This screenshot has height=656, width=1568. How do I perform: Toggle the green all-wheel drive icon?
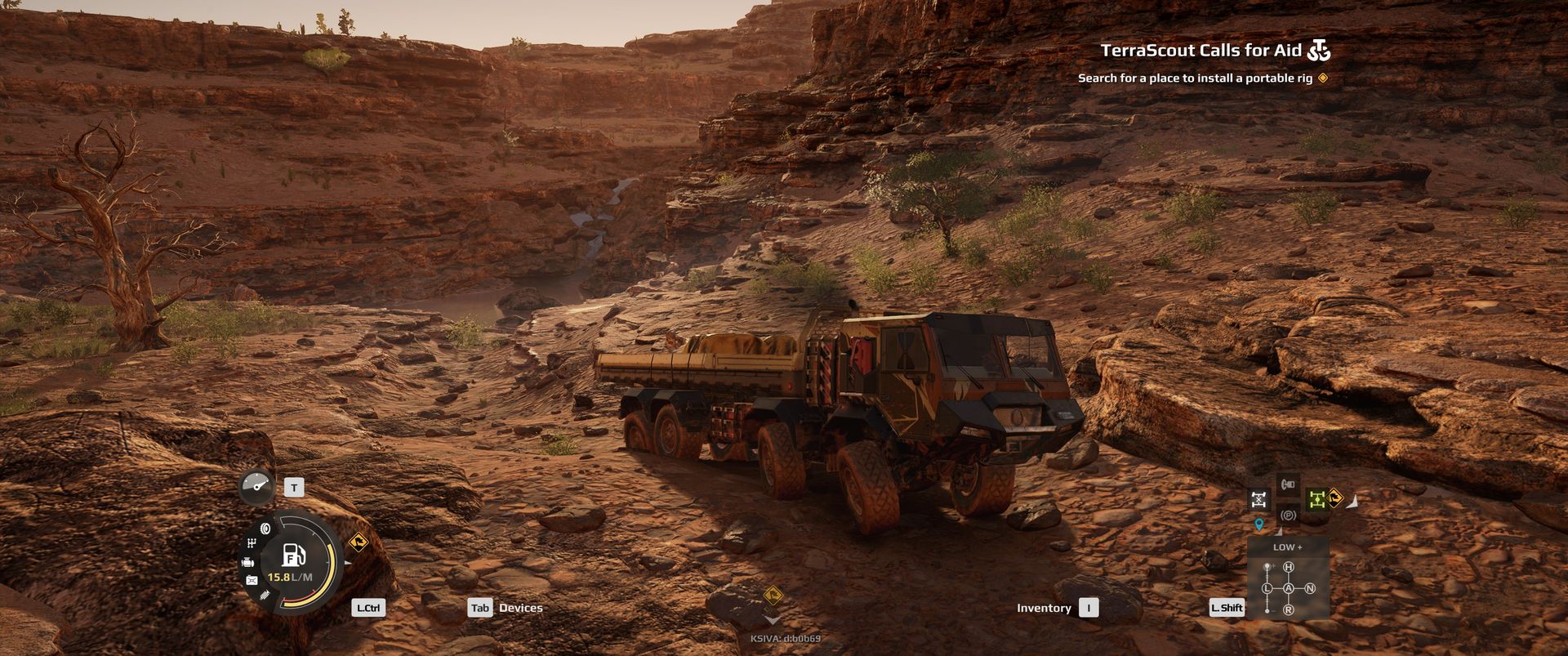1316,498
